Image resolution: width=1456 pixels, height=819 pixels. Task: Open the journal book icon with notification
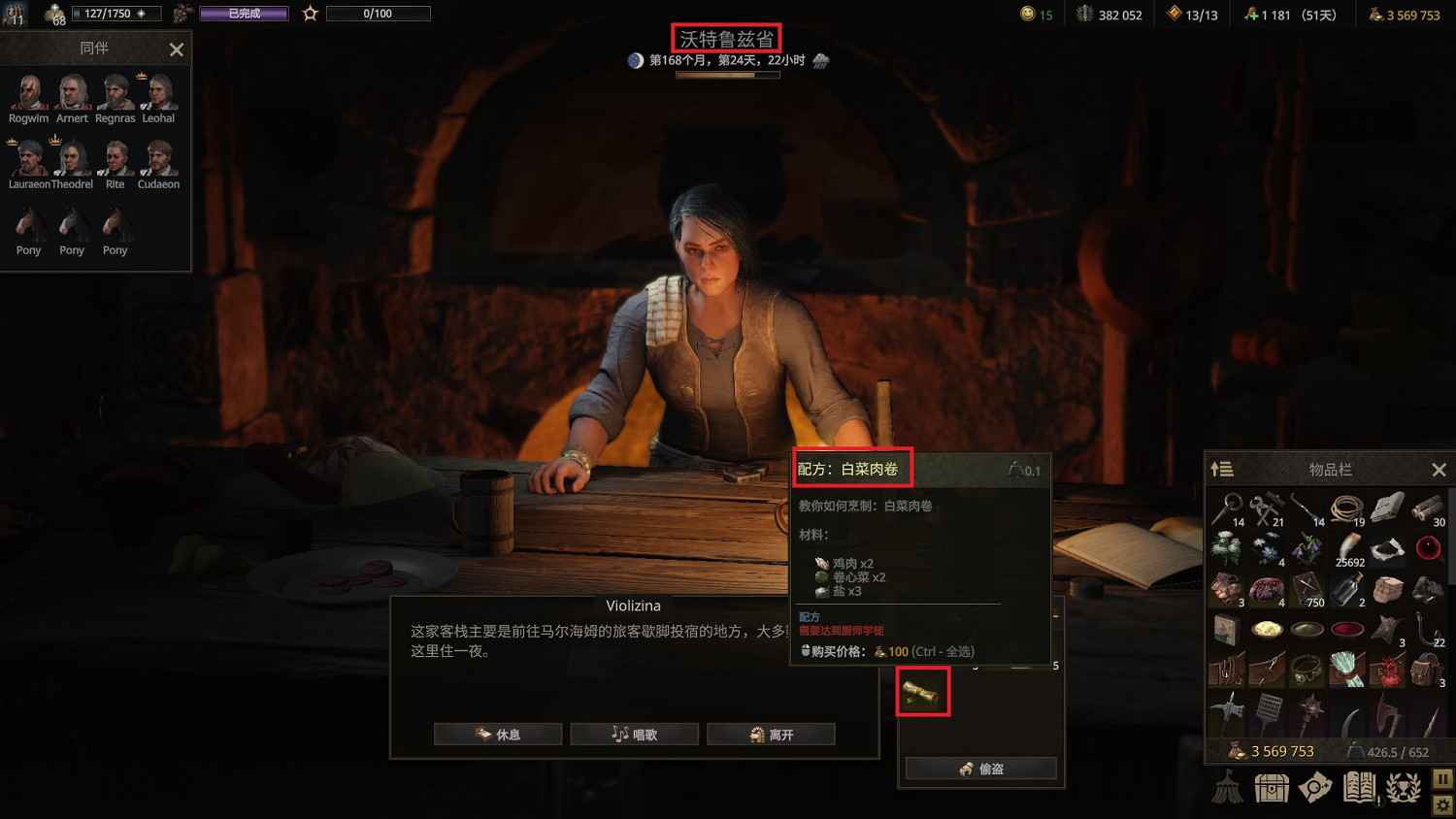point(1359,788)
